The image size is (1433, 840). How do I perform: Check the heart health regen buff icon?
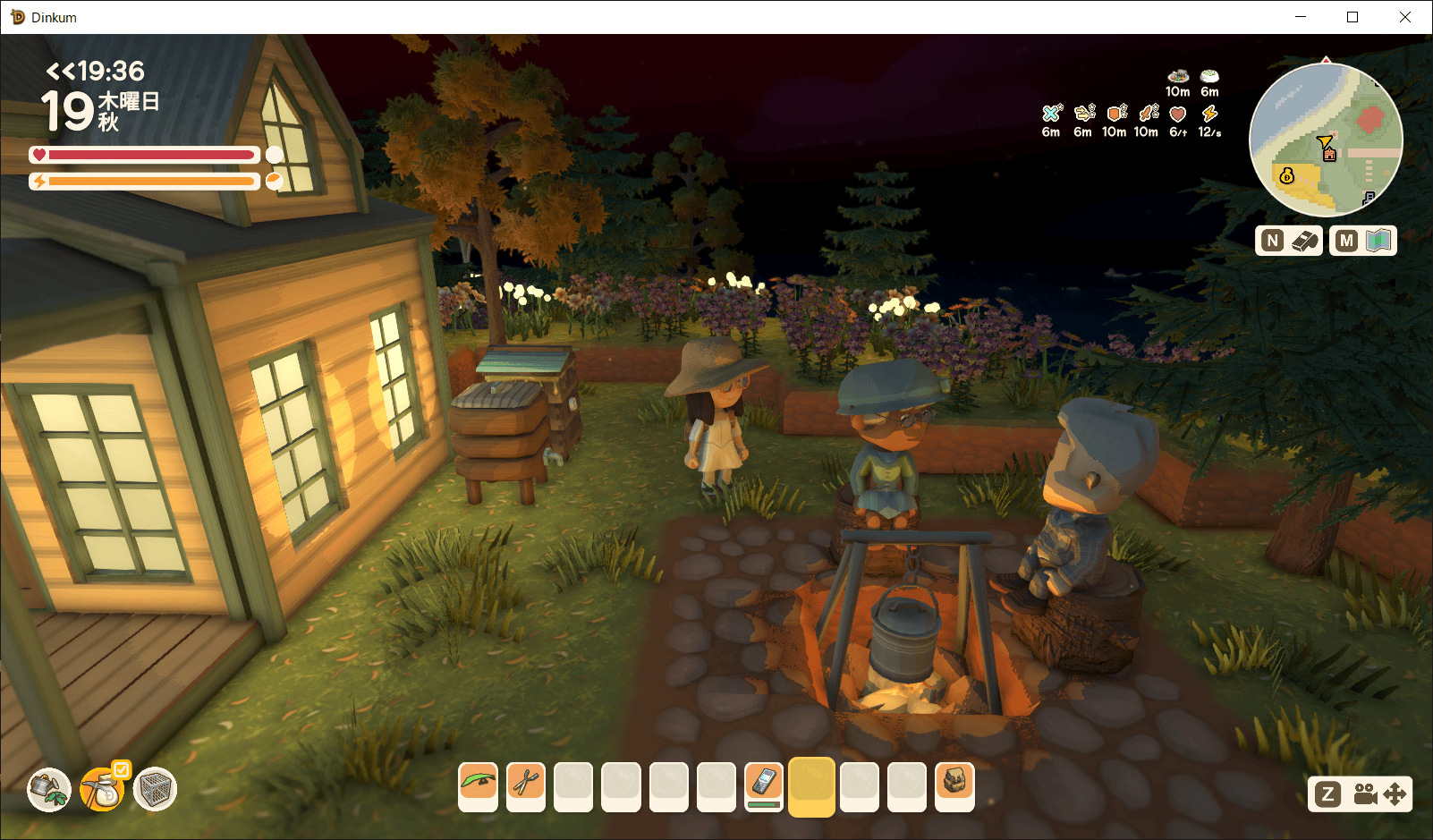[1178, 115]
